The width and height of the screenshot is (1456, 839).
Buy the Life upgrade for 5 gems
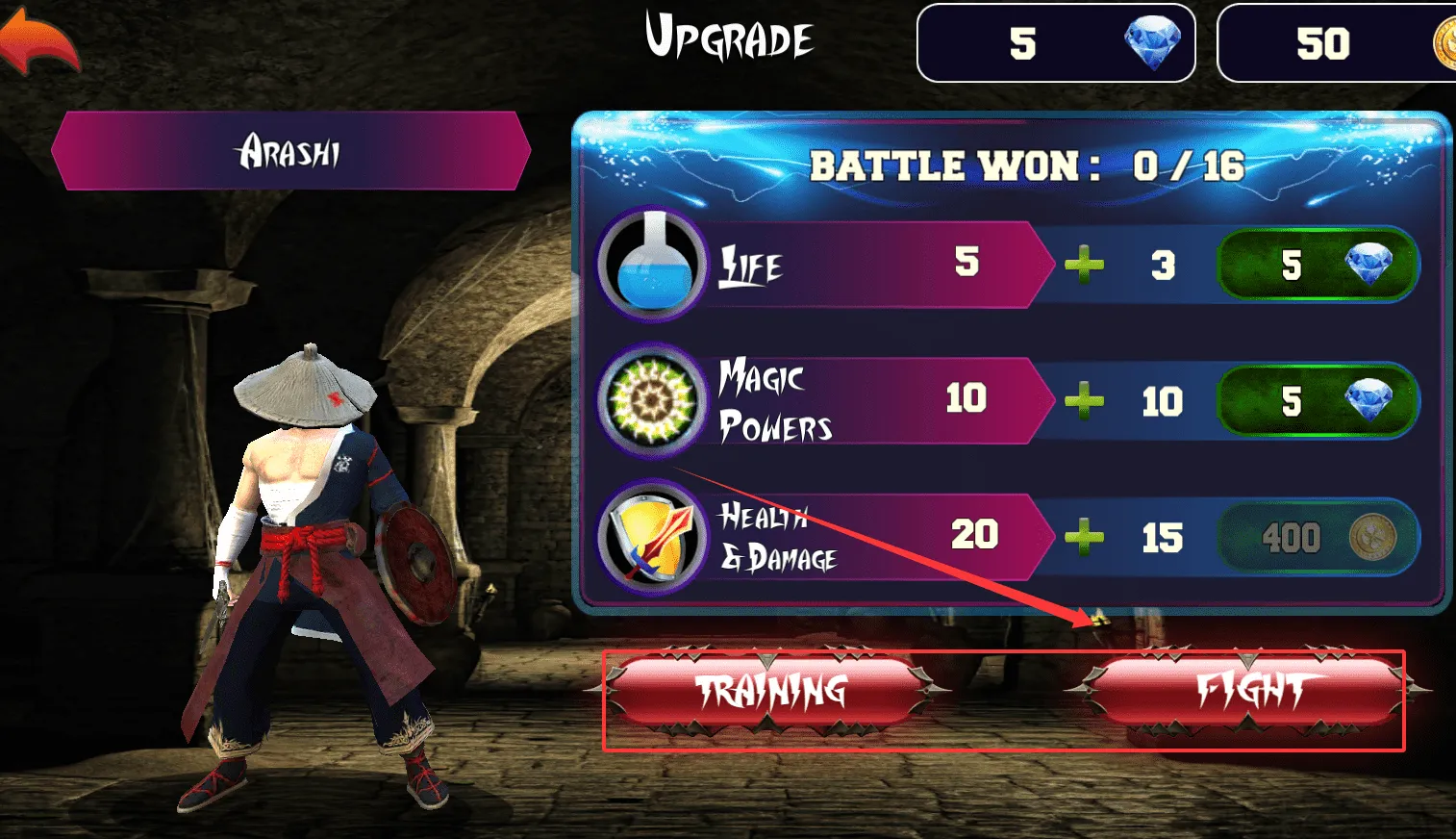[x=1318, y=265]
